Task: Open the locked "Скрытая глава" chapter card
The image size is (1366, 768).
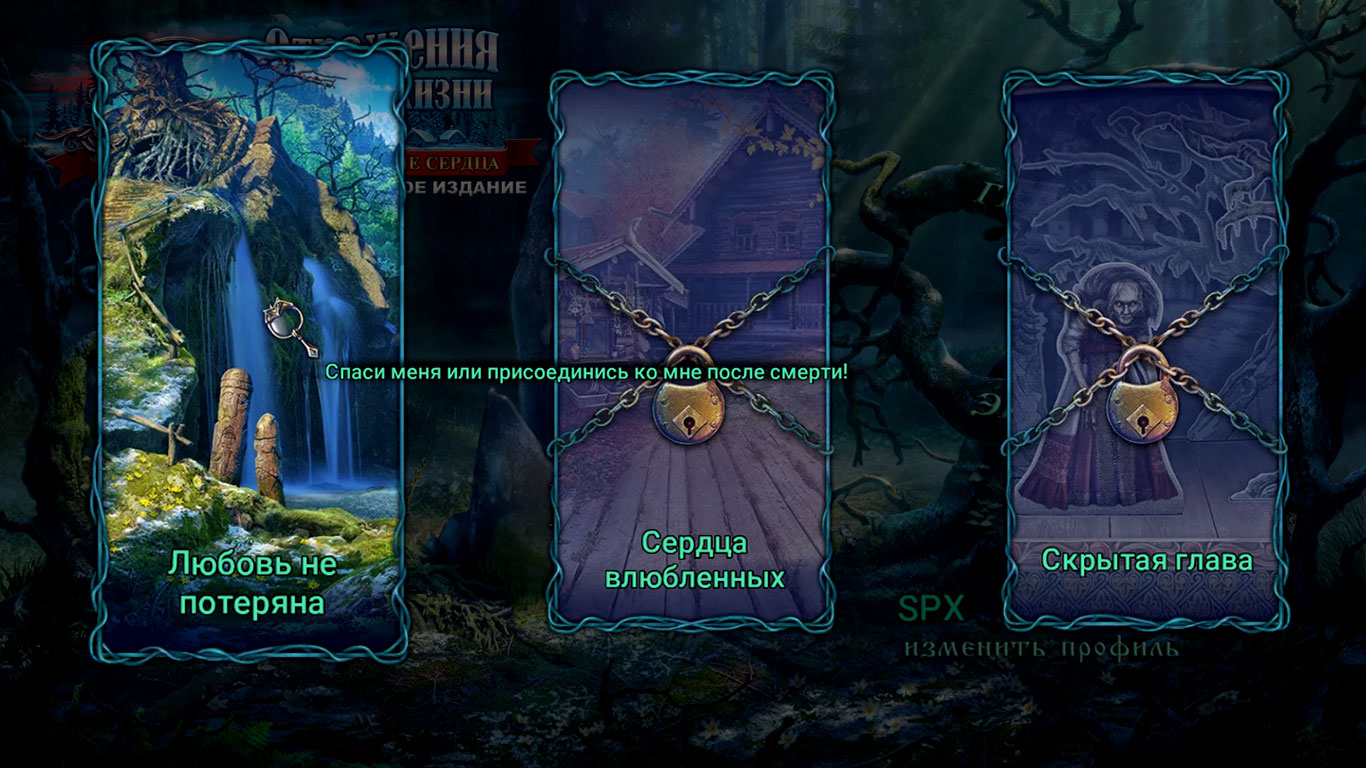Action: click(1145, 350)
